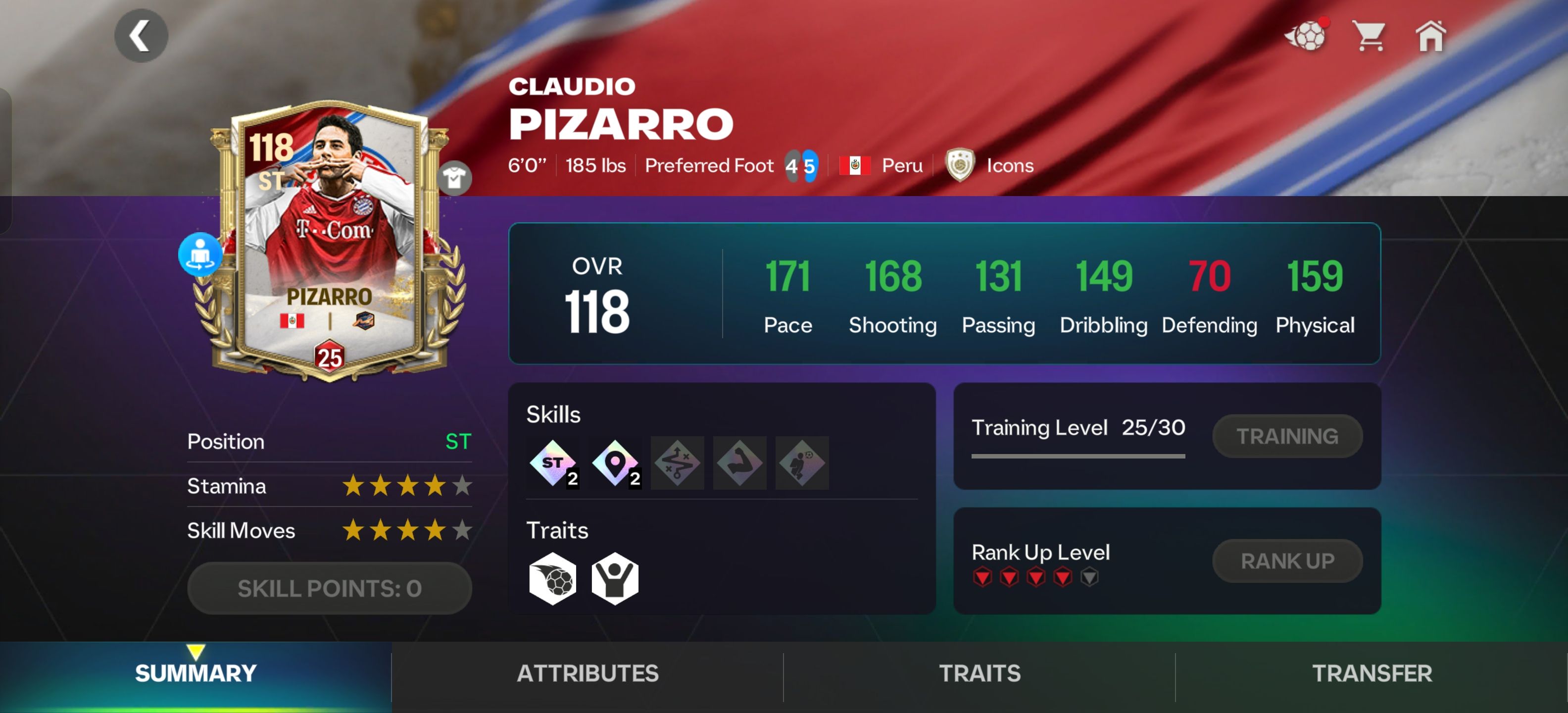
Task: View the flaming ball trait
Action: [553, 578]
